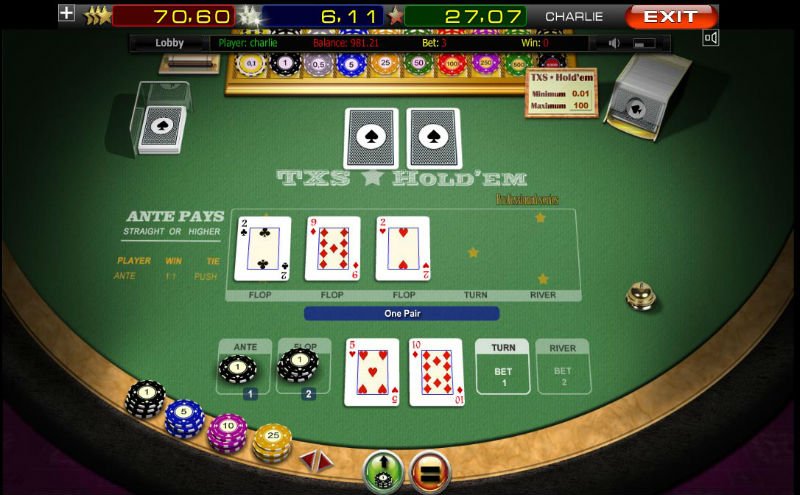Click the speaker outline icon below EXIT
Image resolution: width=800 pixels, height=495 pixels.
711,39
